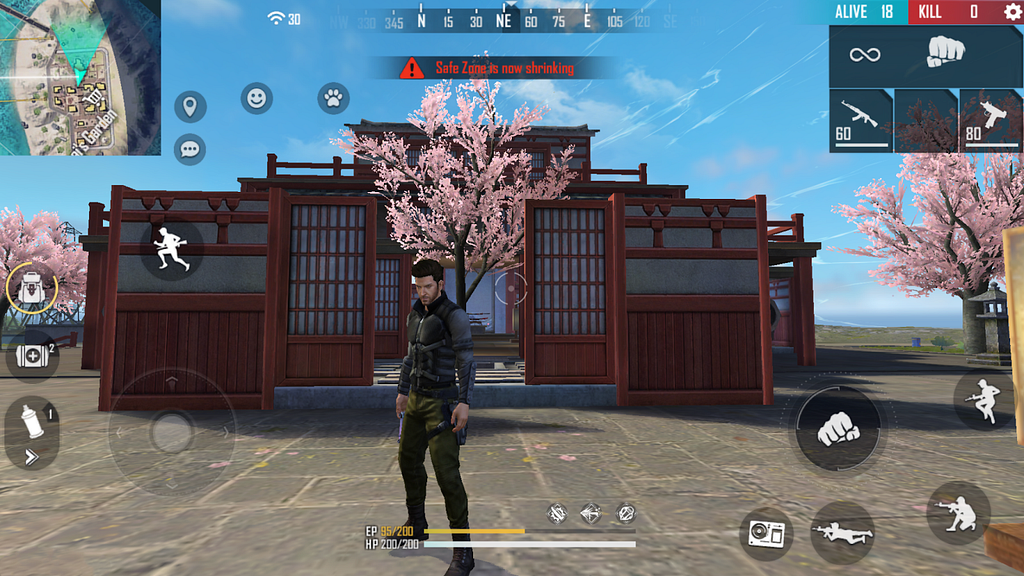The image size is (1024, 576).
Task: Open the settings gear
Action: (1012, 12)
